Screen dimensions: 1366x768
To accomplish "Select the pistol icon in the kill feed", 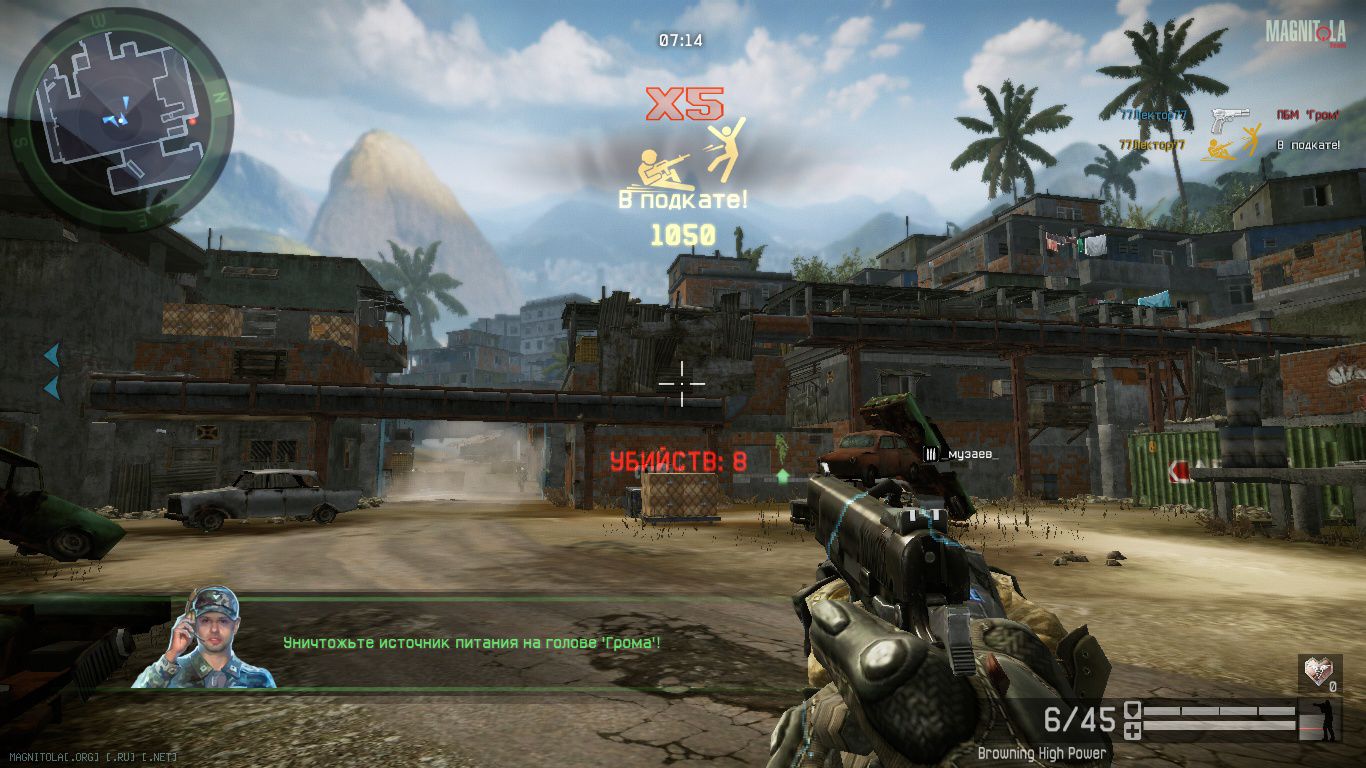I will (x=1229, y=121).
